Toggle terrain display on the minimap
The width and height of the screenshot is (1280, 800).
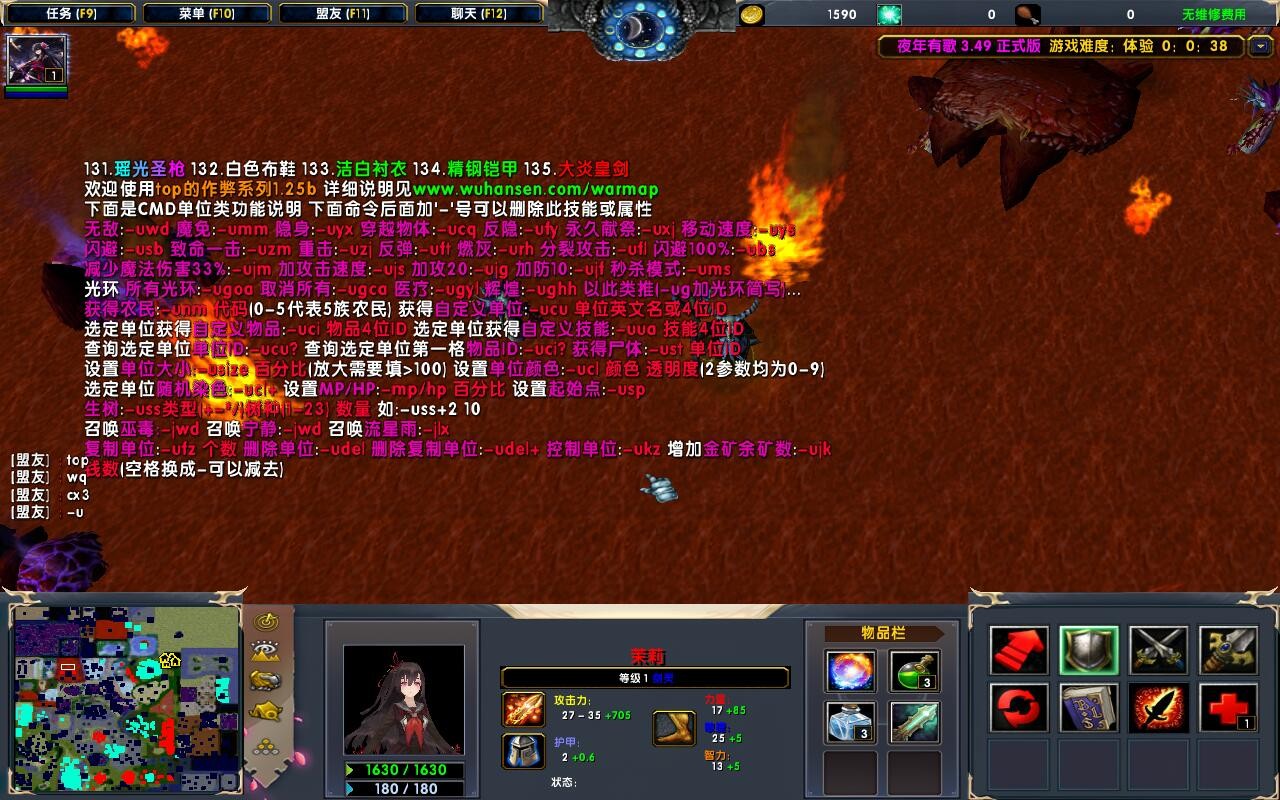pos(264,650)
